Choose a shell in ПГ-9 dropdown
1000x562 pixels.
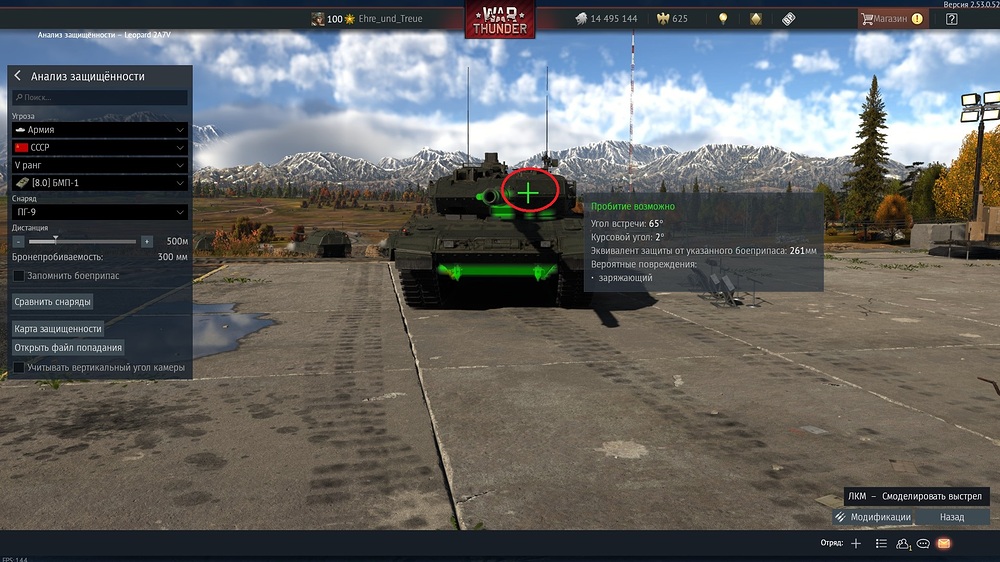100,212
